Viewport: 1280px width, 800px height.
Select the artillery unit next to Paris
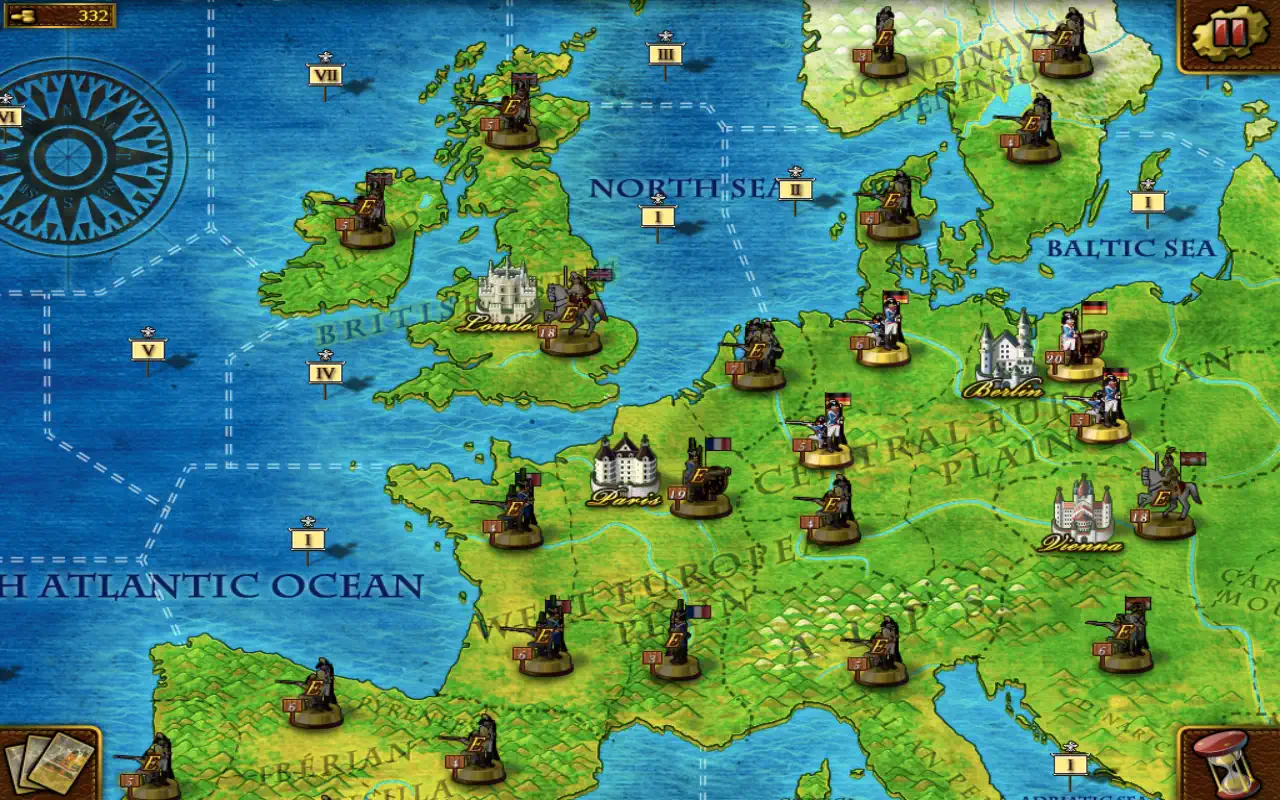click(700, 478)
